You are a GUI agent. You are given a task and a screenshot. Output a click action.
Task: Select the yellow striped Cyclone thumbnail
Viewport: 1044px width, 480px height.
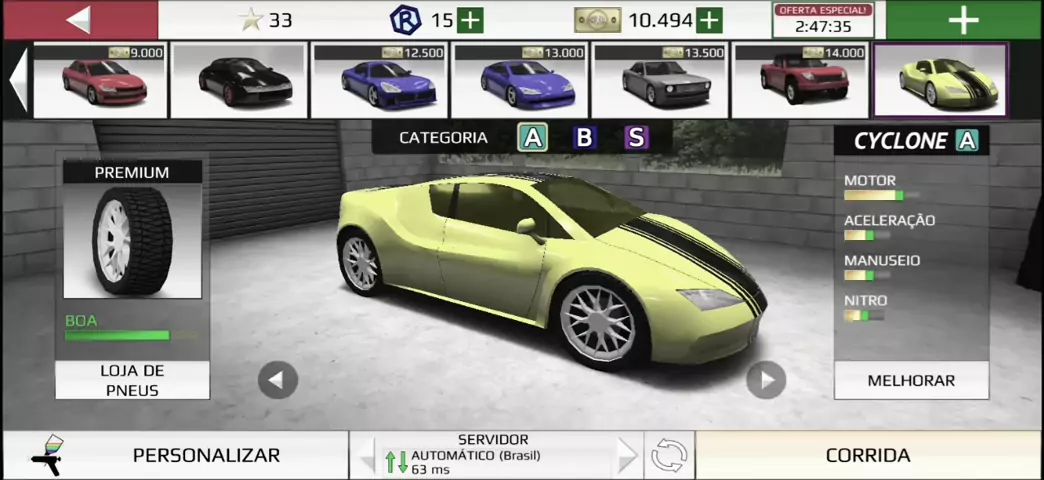pyautogui.click(x=940, y=81)
